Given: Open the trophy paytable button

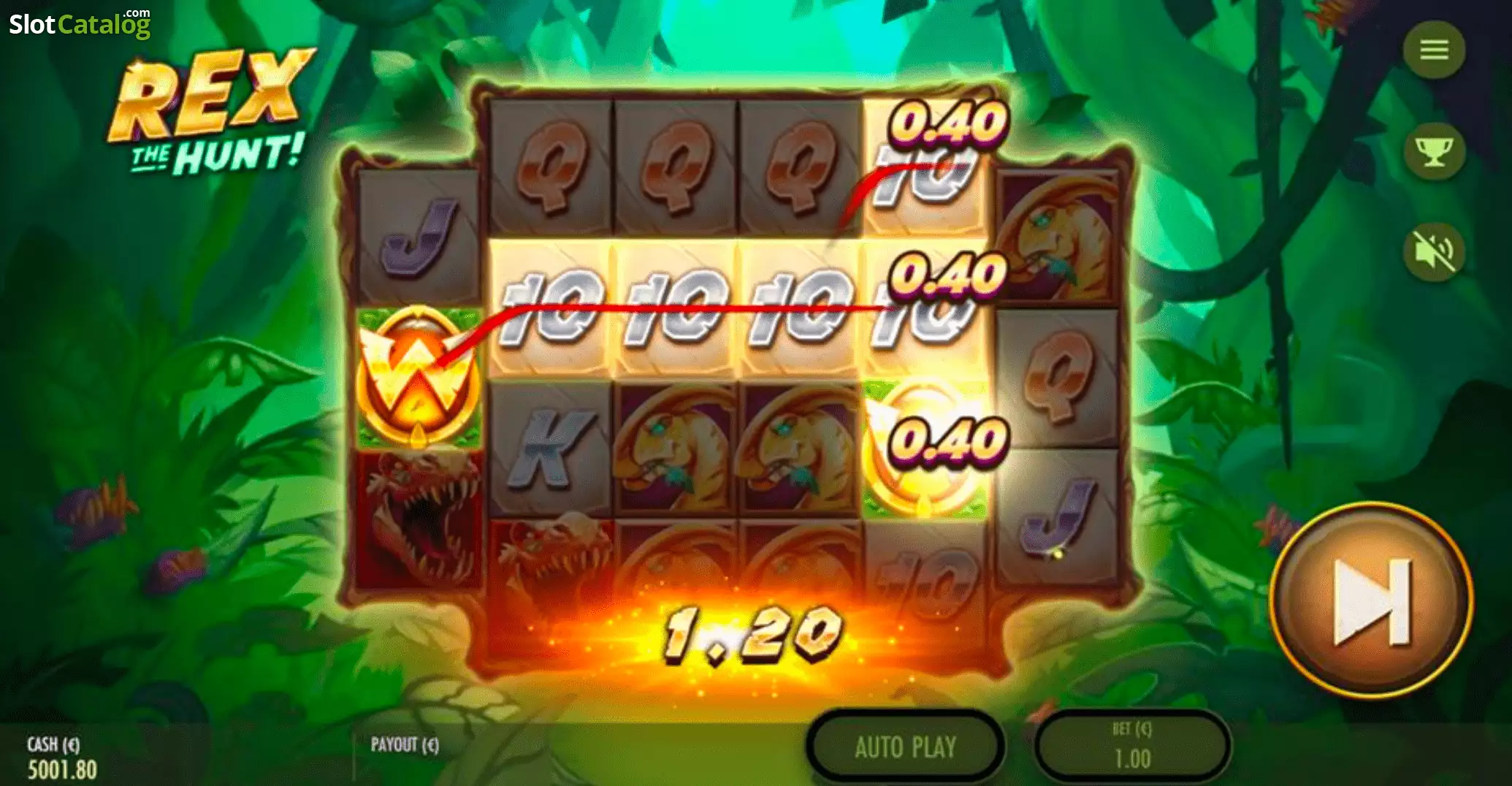Looking at the screenshot, I should pos(1434,151).
